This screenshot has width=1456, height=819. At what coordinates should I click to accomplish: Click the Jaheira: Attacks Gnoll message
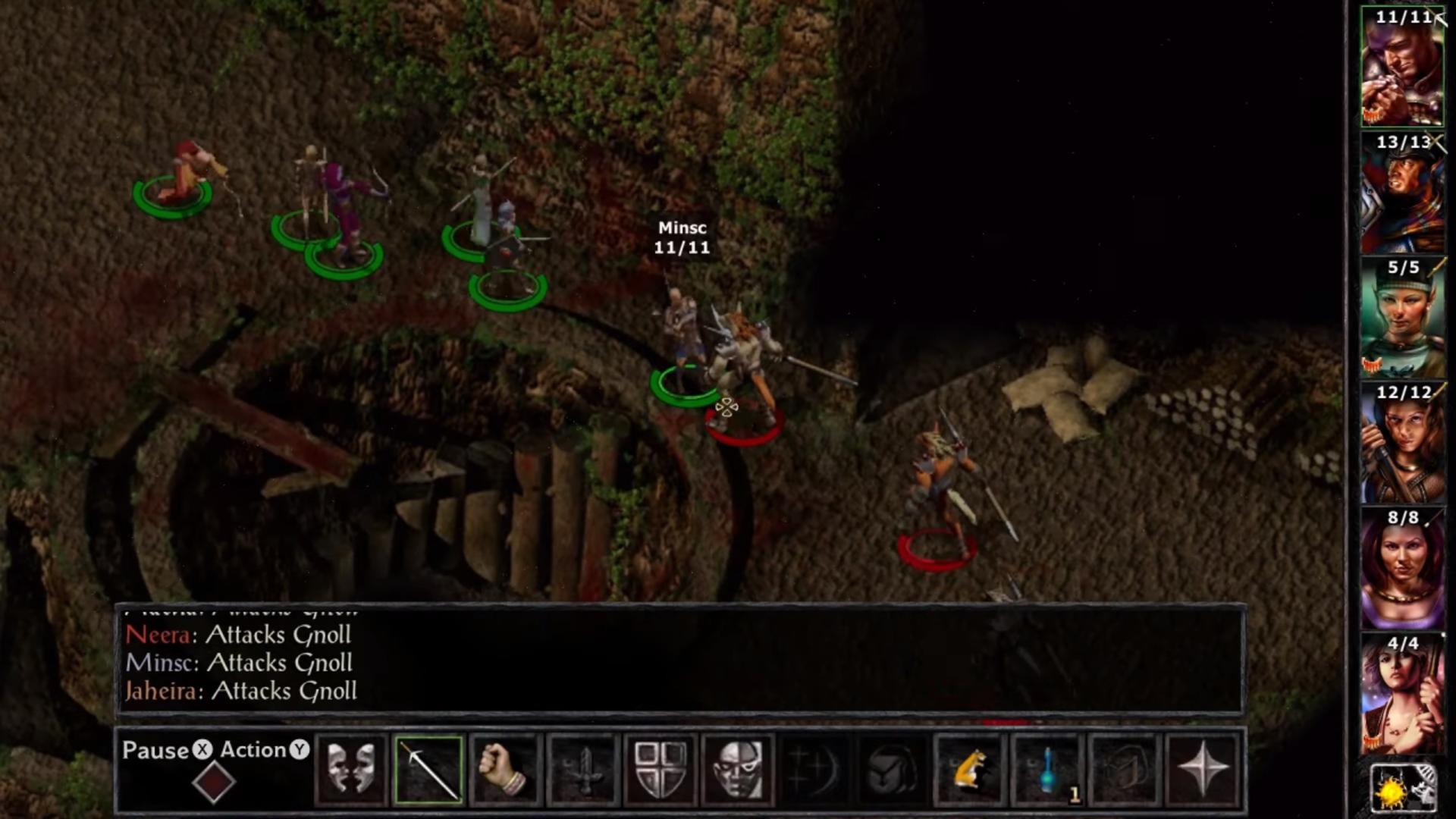tap(241, 692)
